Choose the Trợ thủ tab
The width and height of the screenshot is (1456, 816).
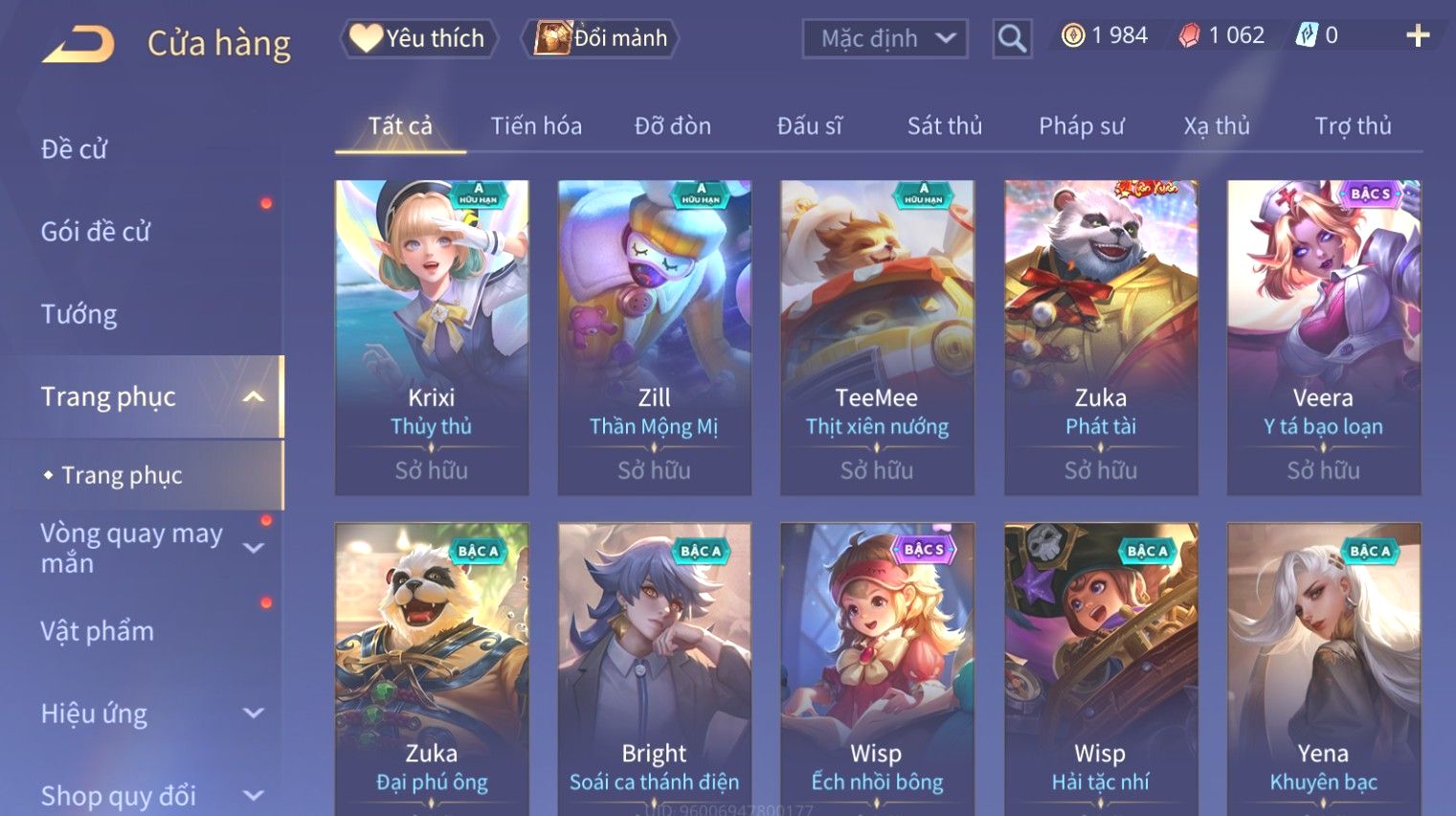tap(1352, 125)
